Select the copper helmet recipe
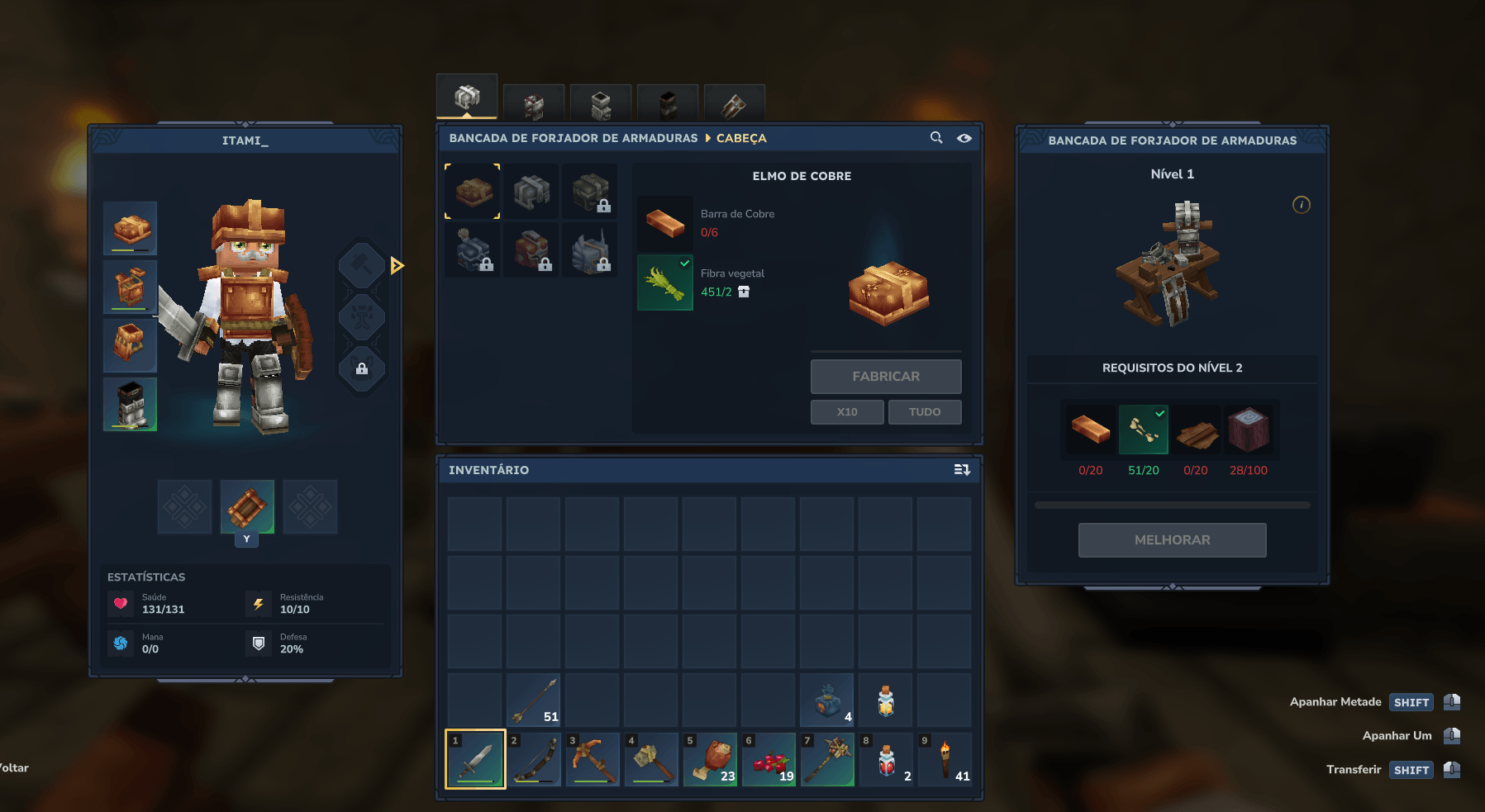This screenshot has height=812, width=1485. click(x=473, y=192)
